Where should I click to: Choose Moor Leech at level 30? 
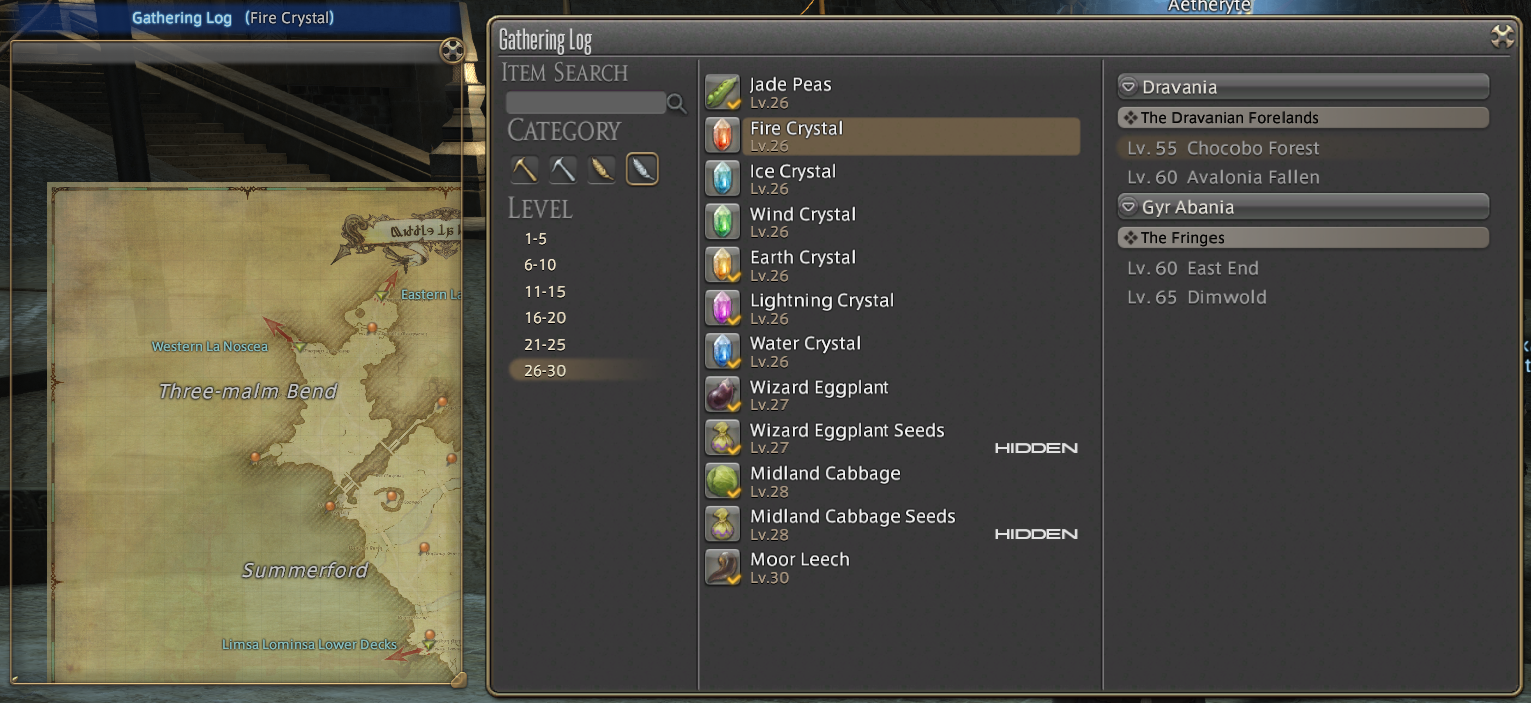click(799, 566)
